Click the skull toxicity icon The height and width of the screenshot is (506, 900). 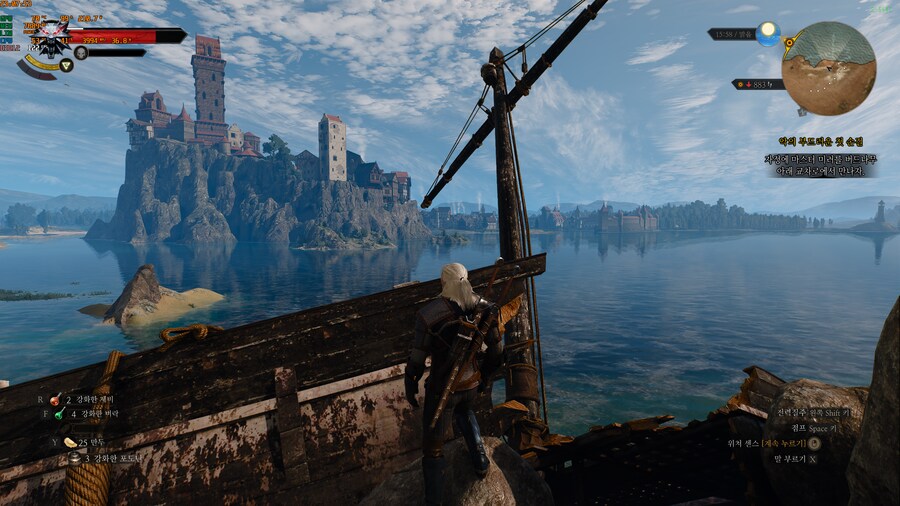(81, 52)
